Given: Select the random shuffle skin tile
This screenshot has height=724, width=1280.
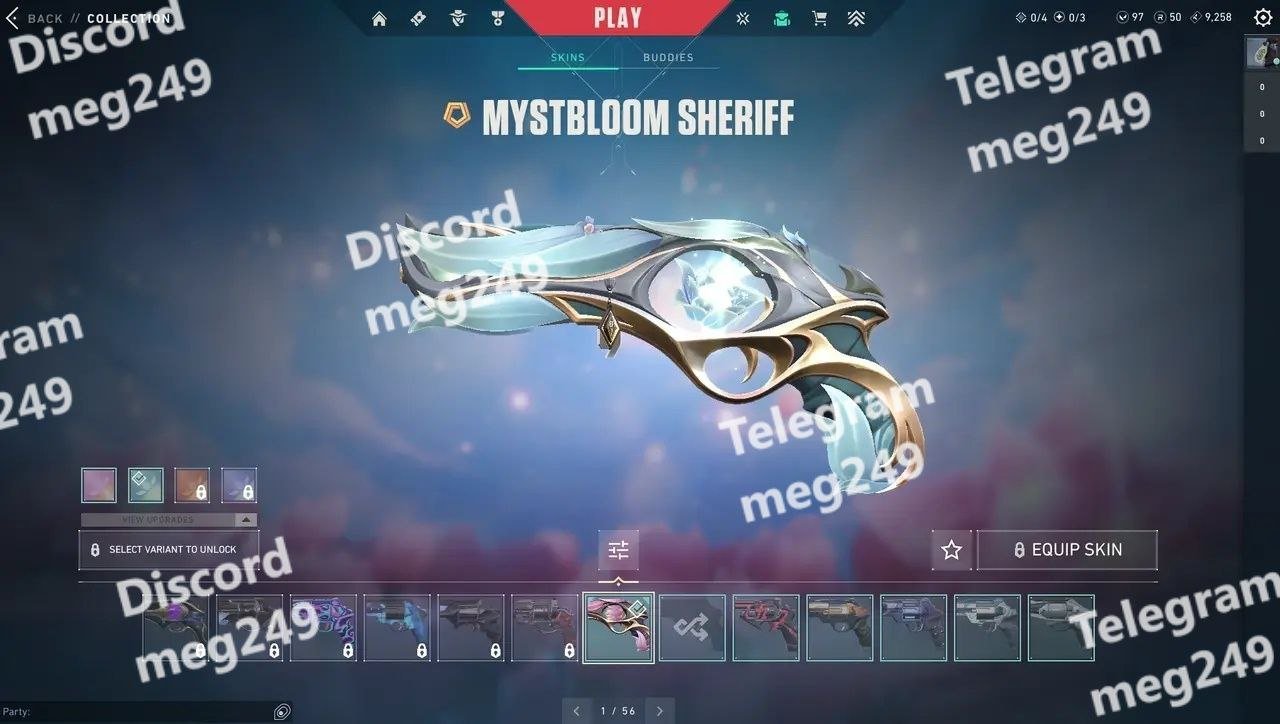Looking at the screenshot, I should 692,628.
